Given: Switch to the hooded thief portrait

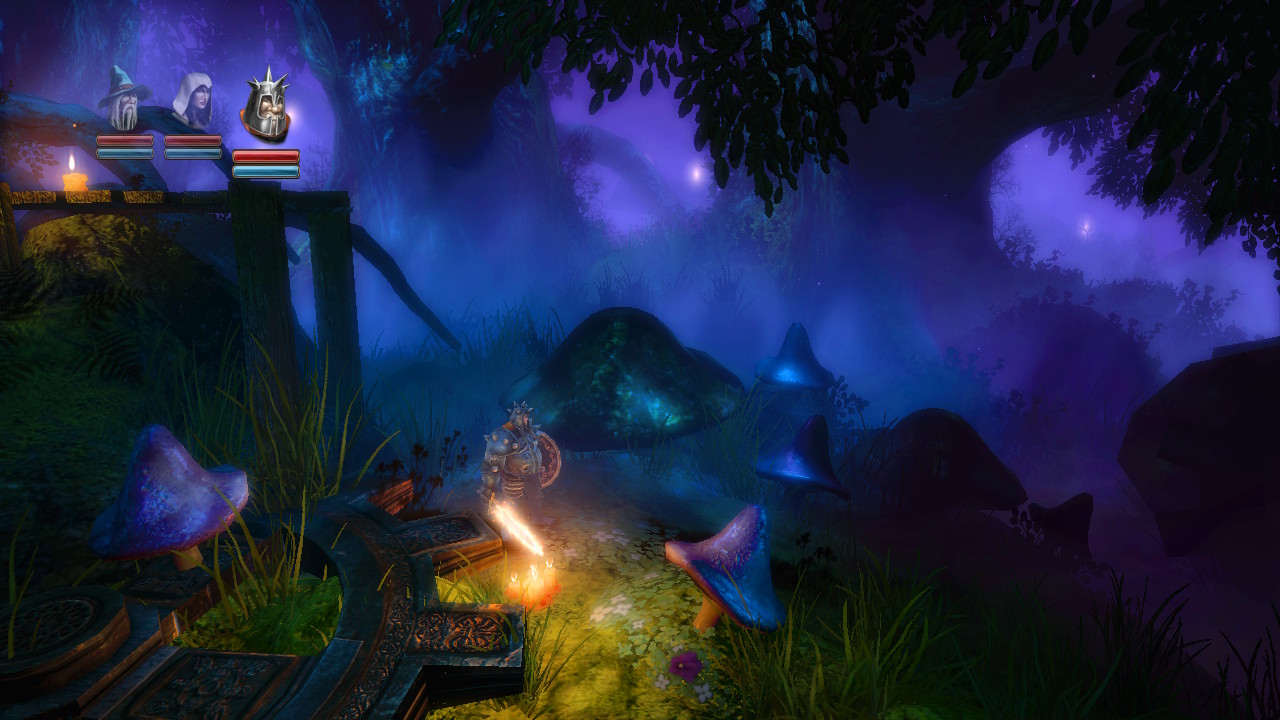Looking at the screenshot, I should coord(192,100).
